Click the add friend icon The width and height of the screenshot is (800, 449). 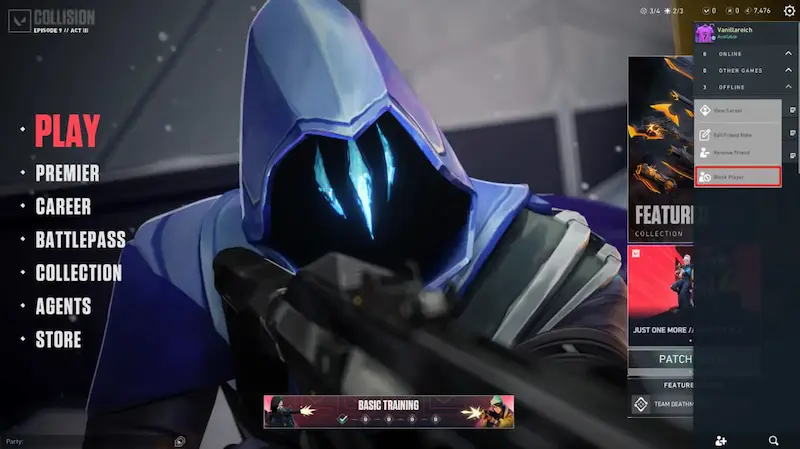722,440
